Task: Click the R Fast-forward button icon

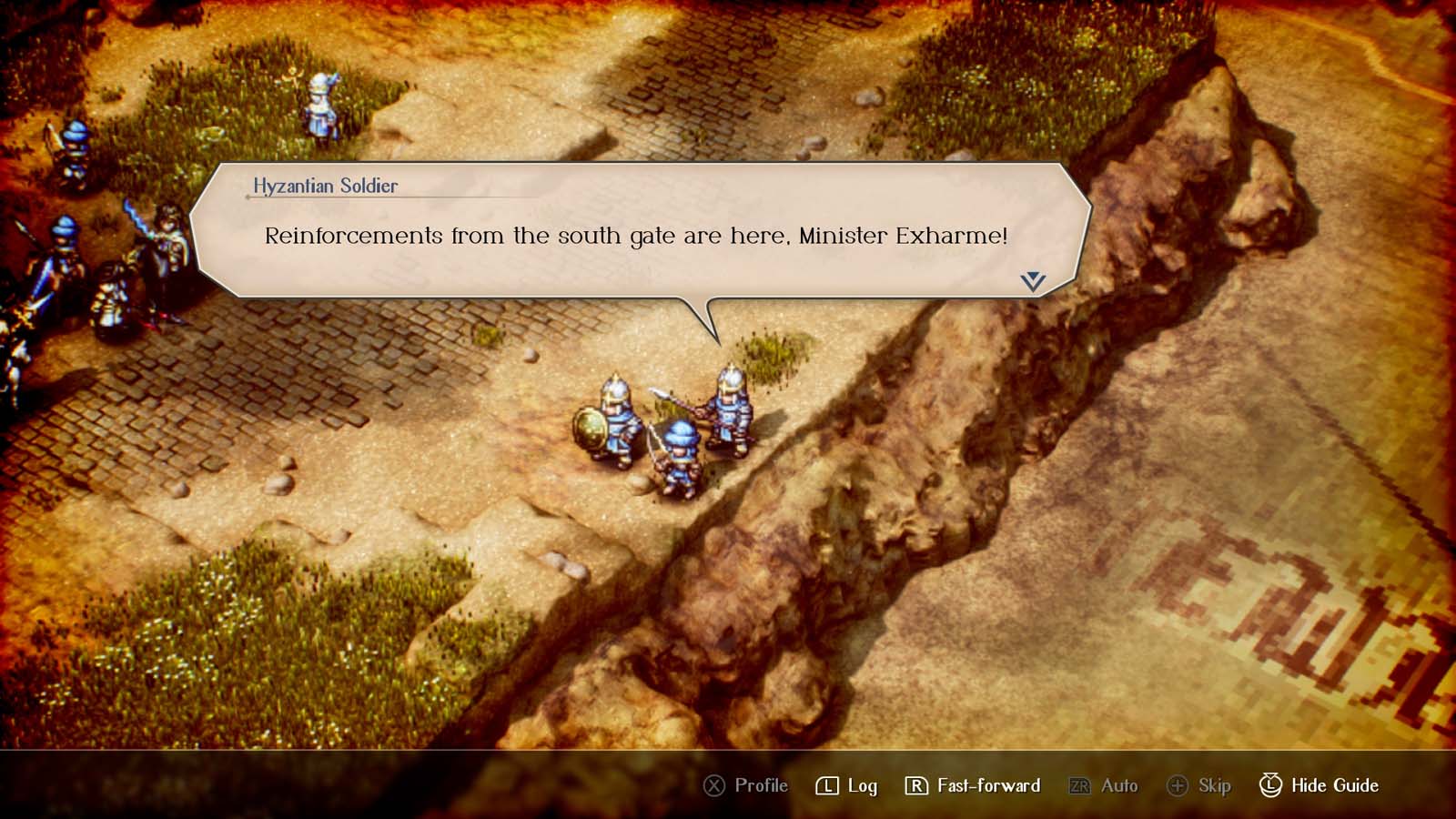Action: click(916, 785)
